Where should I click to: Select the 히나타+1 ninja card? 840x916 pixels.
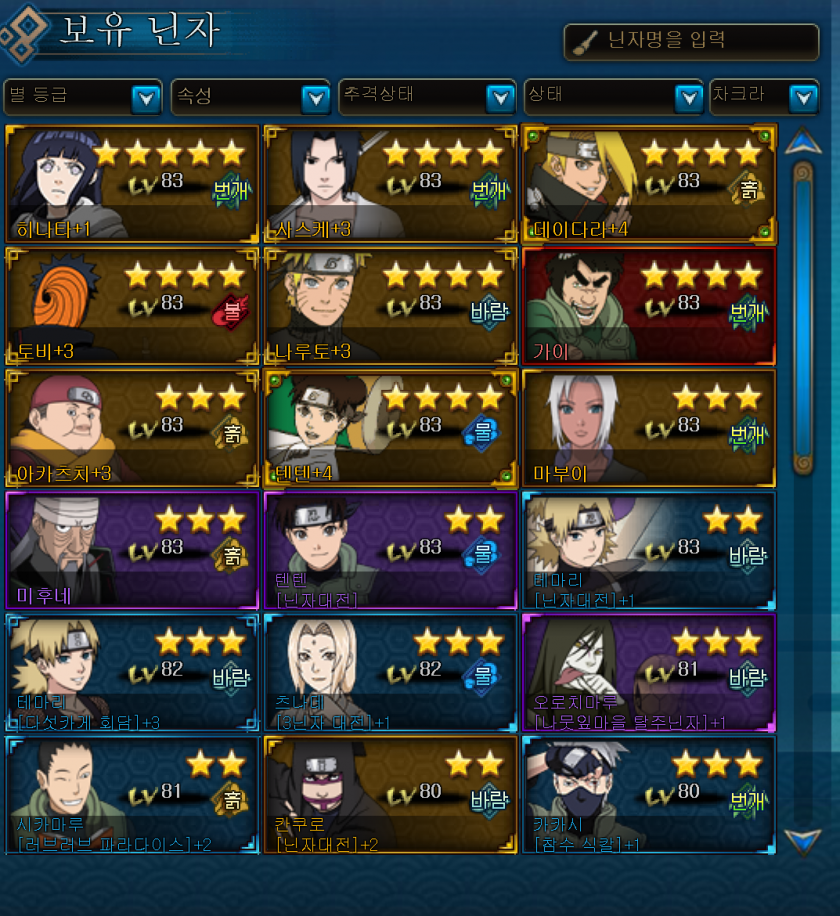click(x=131, y=184)
